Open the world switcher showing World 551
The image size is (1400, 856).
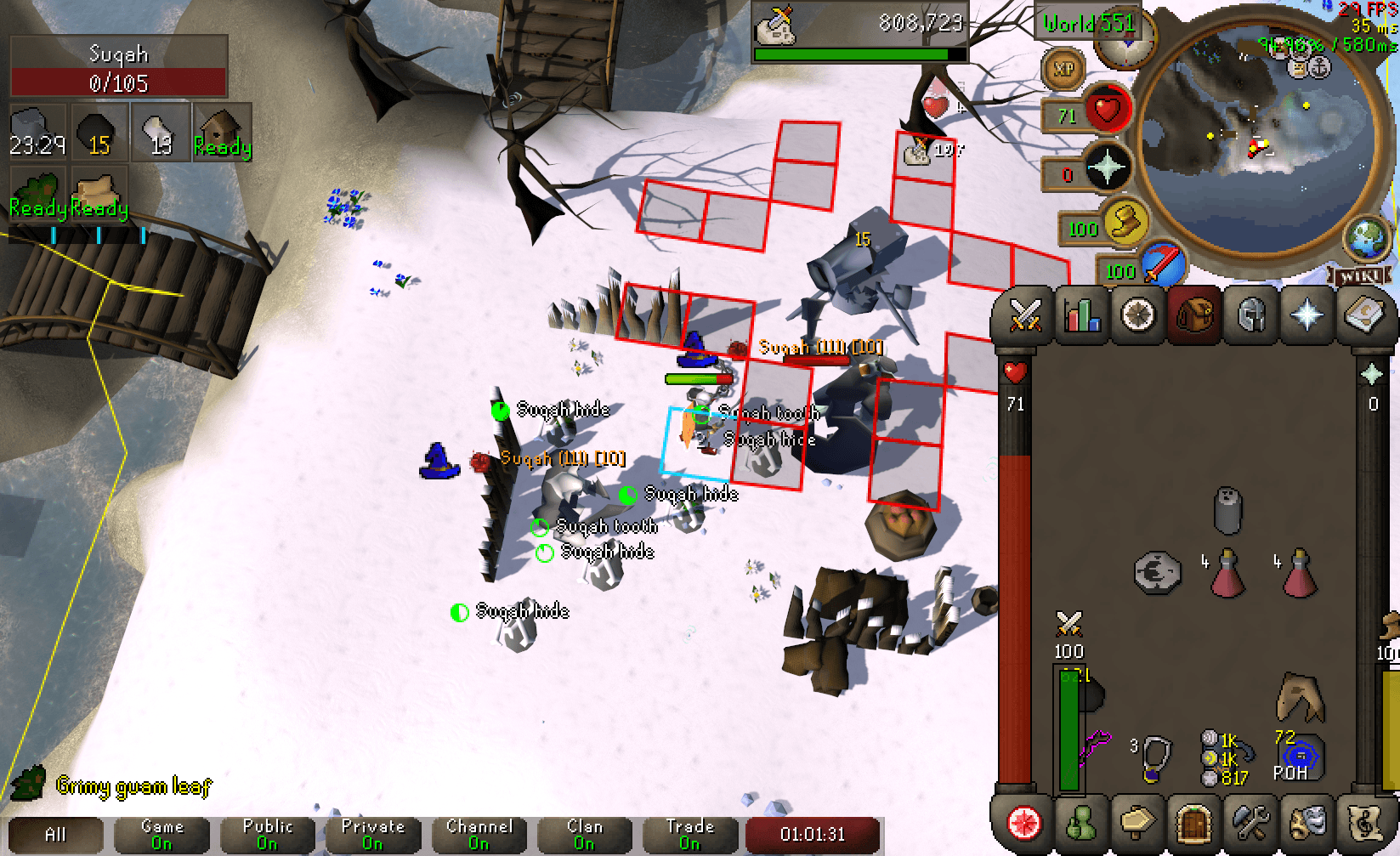pyautogui.click(x=1086, y=24)
